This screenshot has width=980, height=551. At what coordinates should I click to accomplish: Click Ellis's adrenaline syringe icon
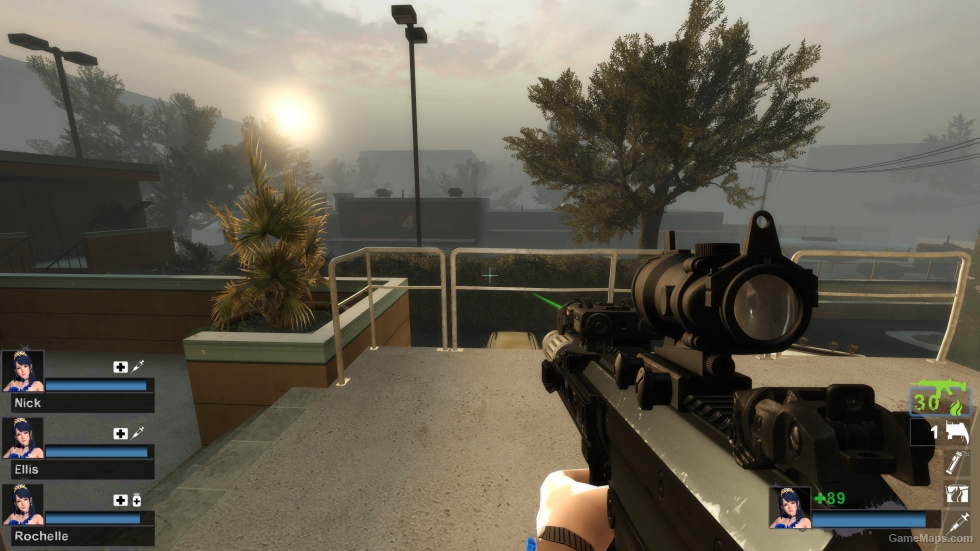coord(138,433)
